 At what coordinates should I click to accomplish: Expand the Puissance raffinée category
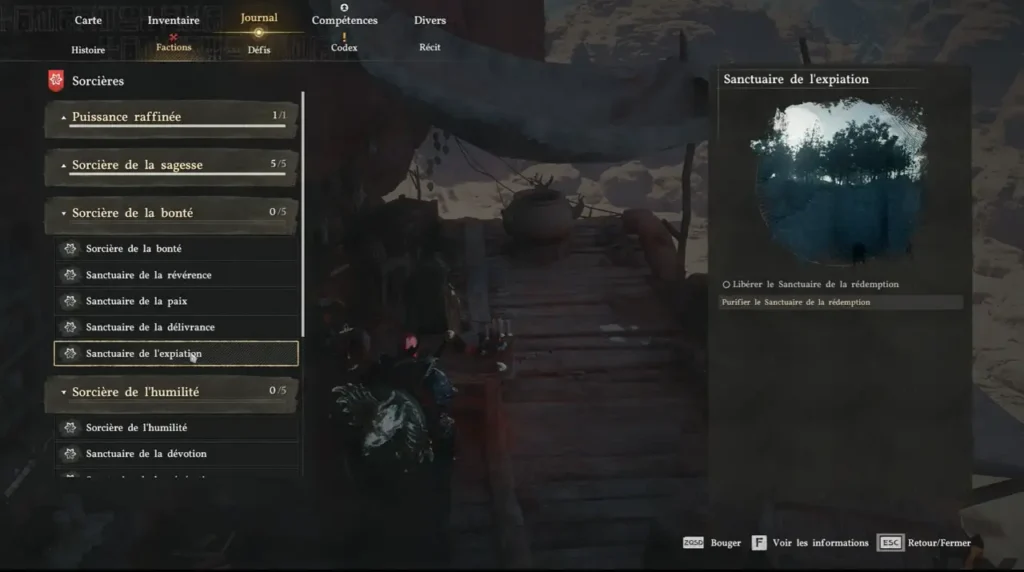click(x=171, y=117)
